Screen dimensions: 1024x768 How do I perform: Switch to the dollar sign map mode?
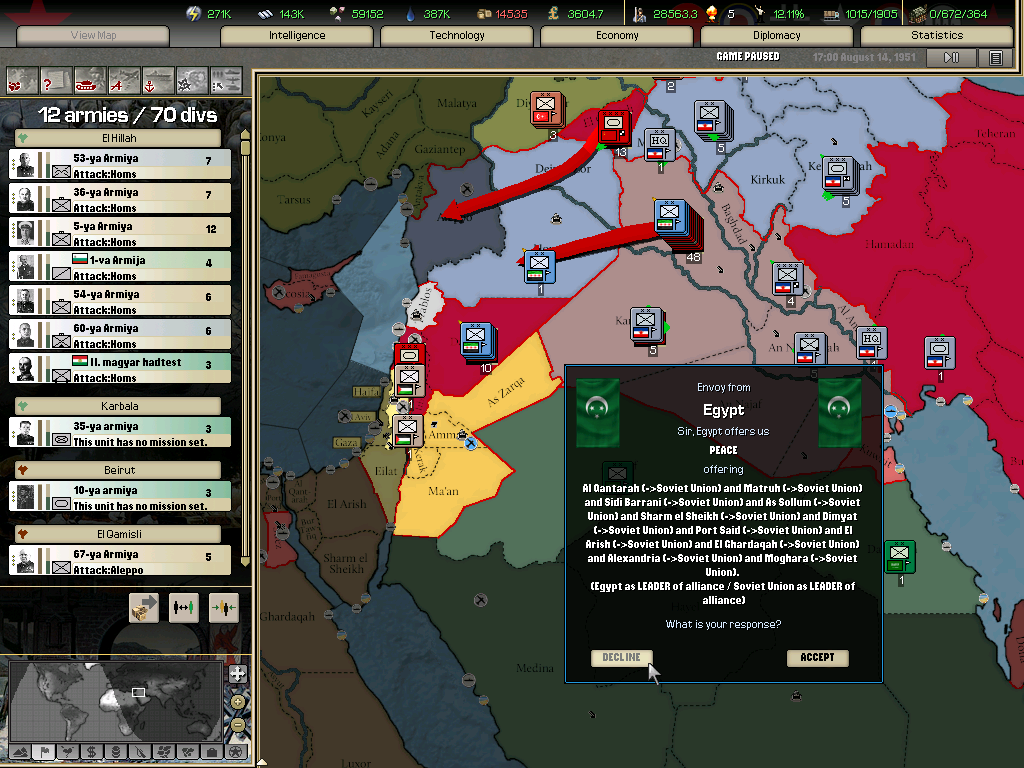91,751
